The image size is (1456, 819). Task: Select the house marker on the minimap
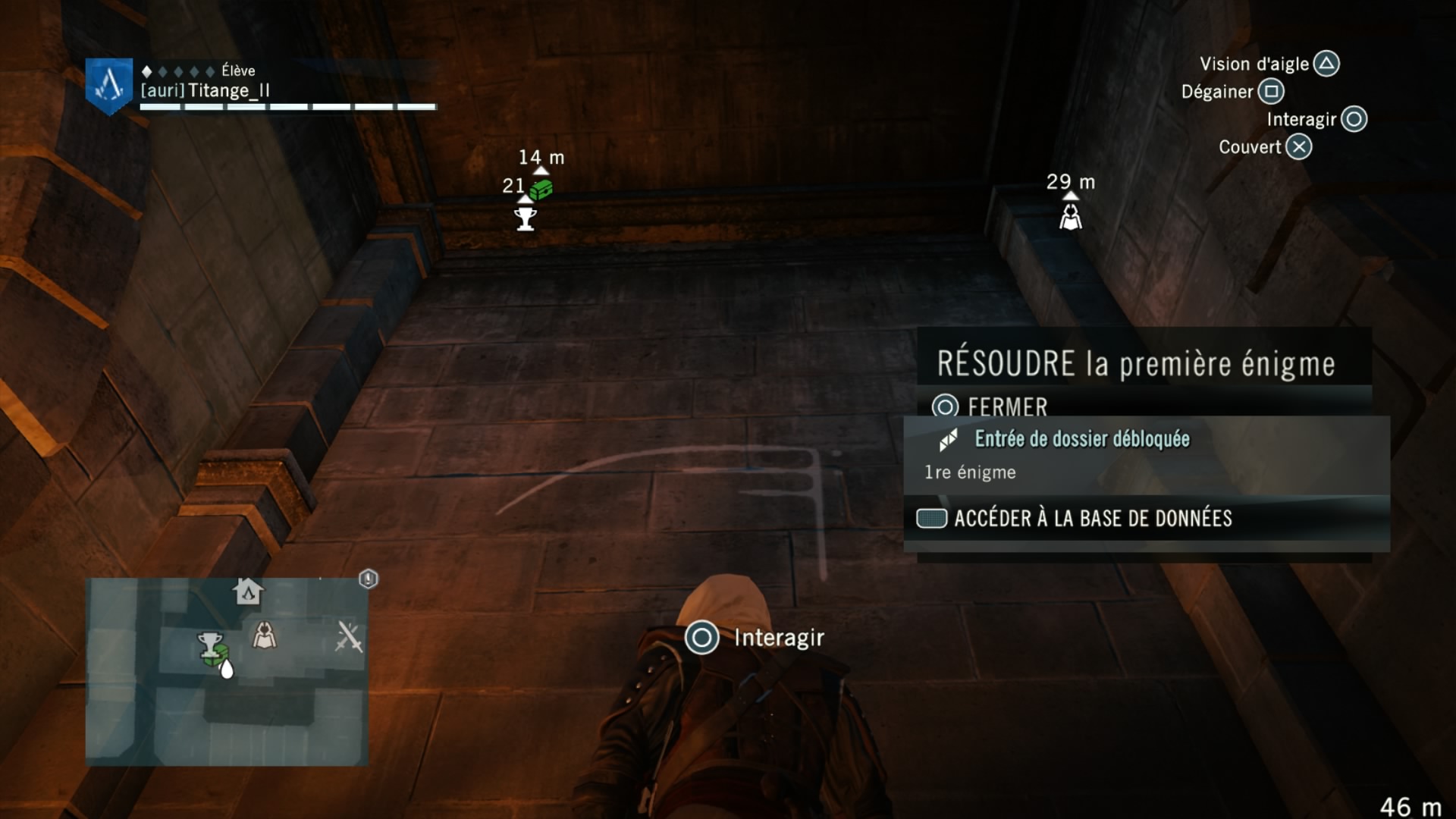[248, 591]
